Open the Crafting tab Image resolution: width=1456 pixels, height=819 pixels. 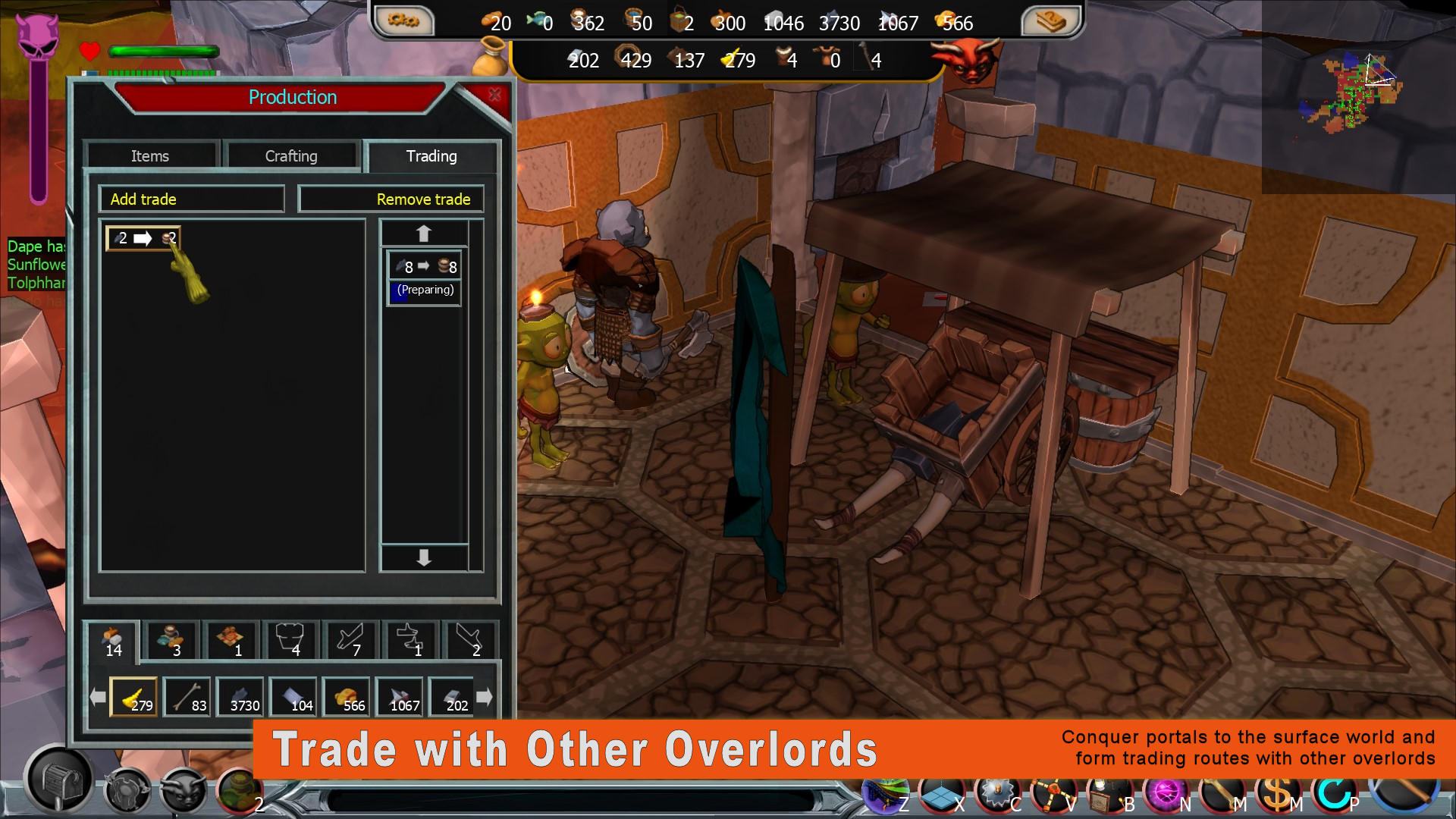pos(291,155)
